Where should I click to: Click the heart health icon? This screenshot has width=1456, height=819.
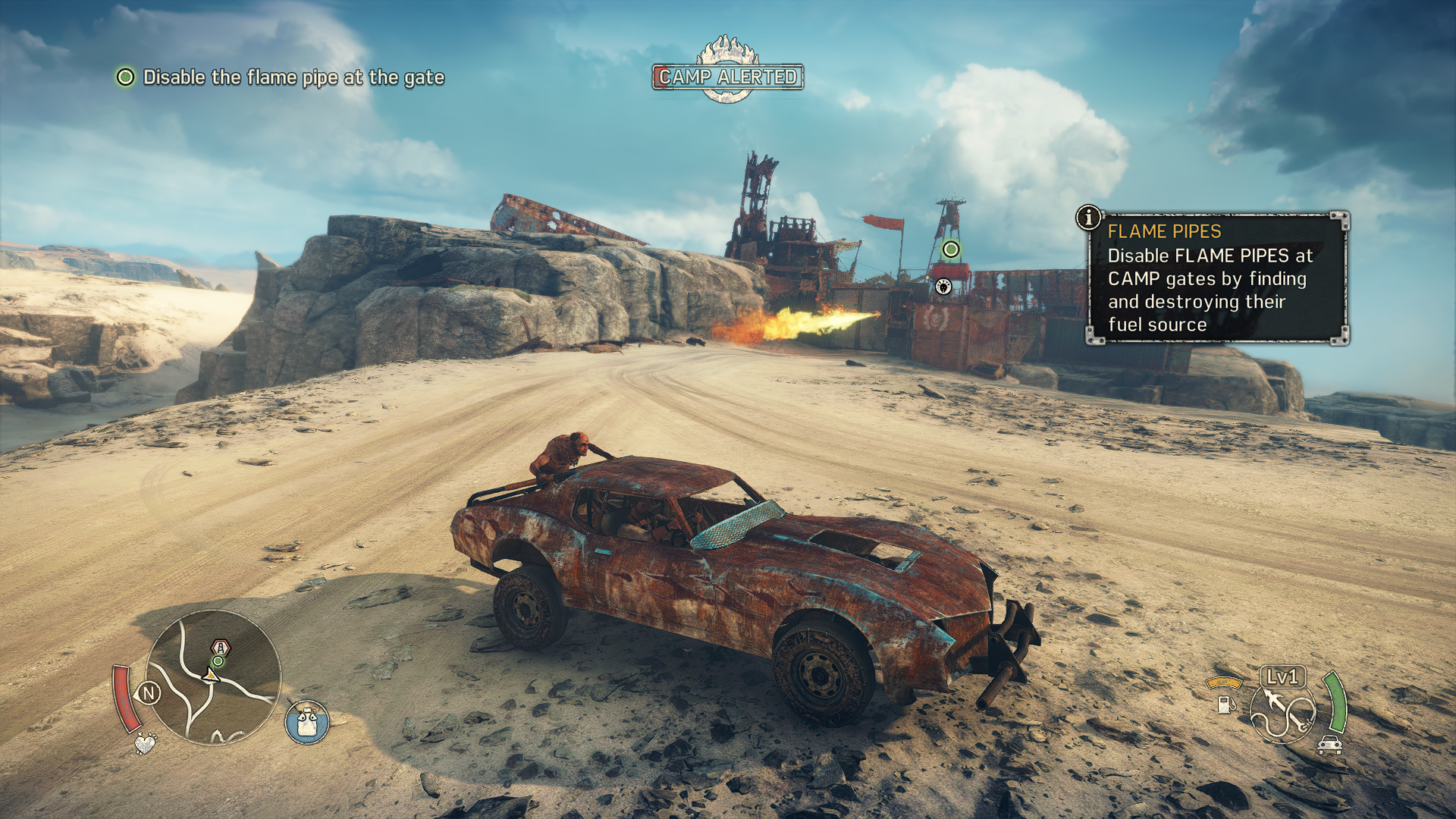coord(144,742)
